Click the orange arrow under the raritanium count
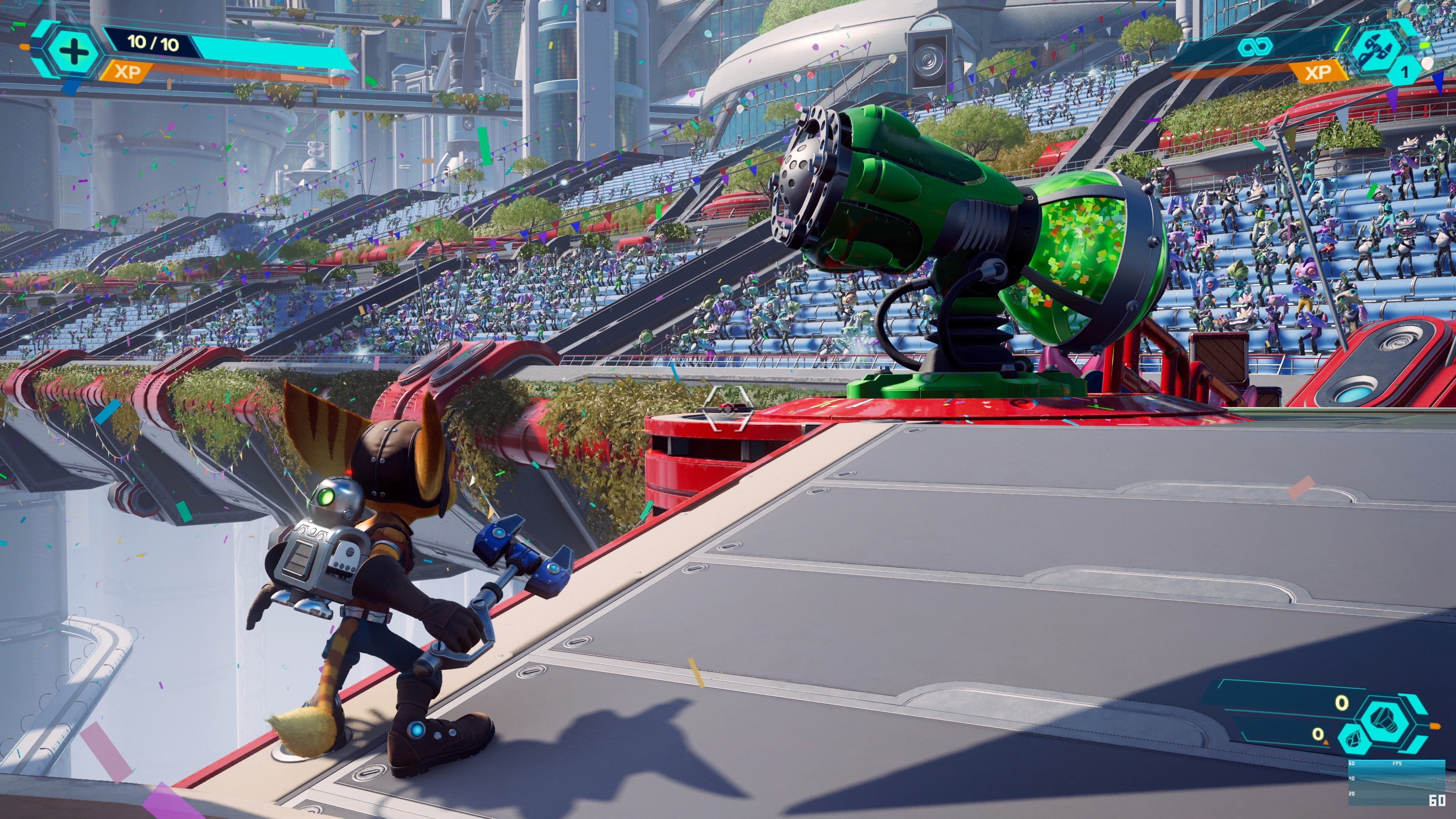Screen dimensions: 1456x819 click(x=1327, y=743)
